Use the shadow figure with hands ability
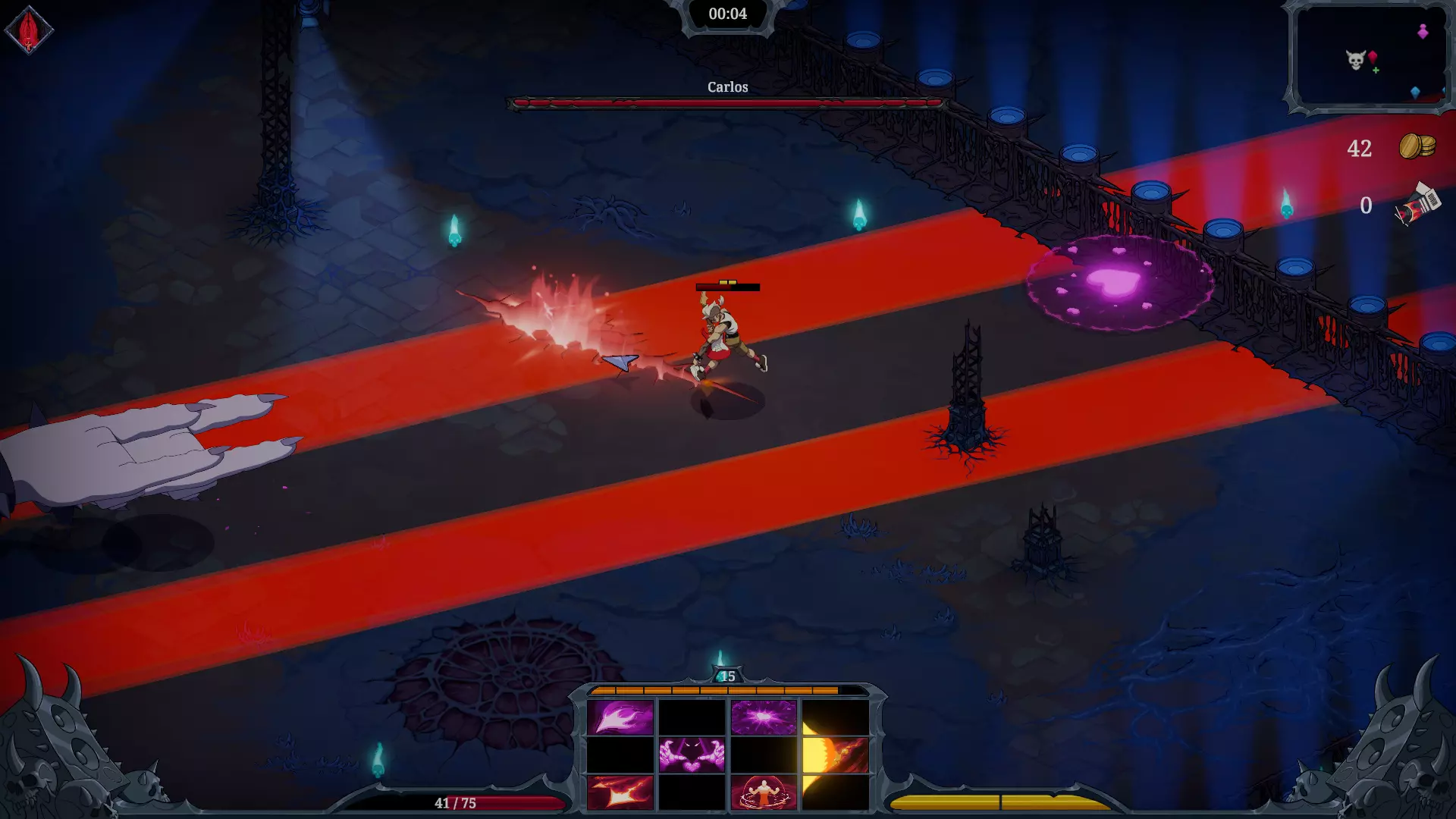 [x=692, y=755]
